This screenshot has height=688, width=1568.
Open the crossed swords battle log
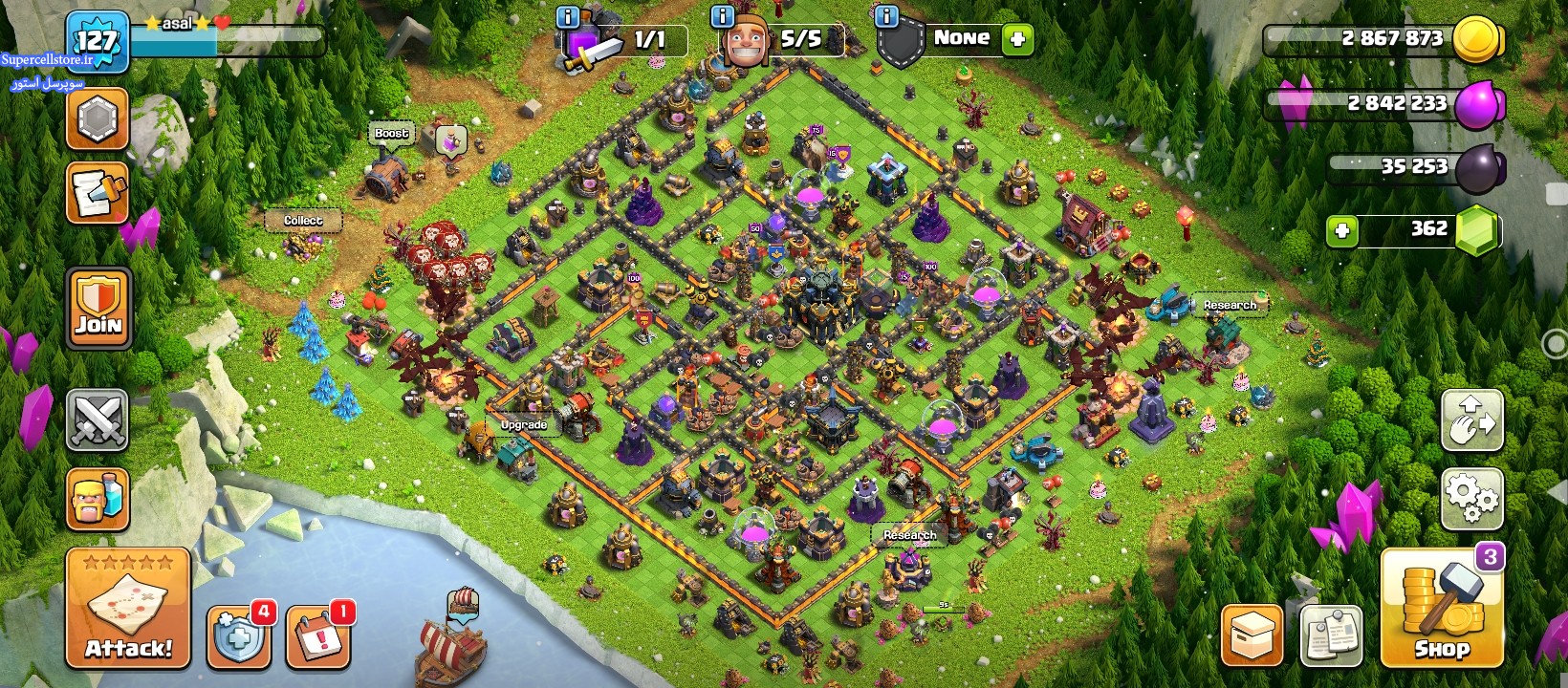tap(98, 419)
